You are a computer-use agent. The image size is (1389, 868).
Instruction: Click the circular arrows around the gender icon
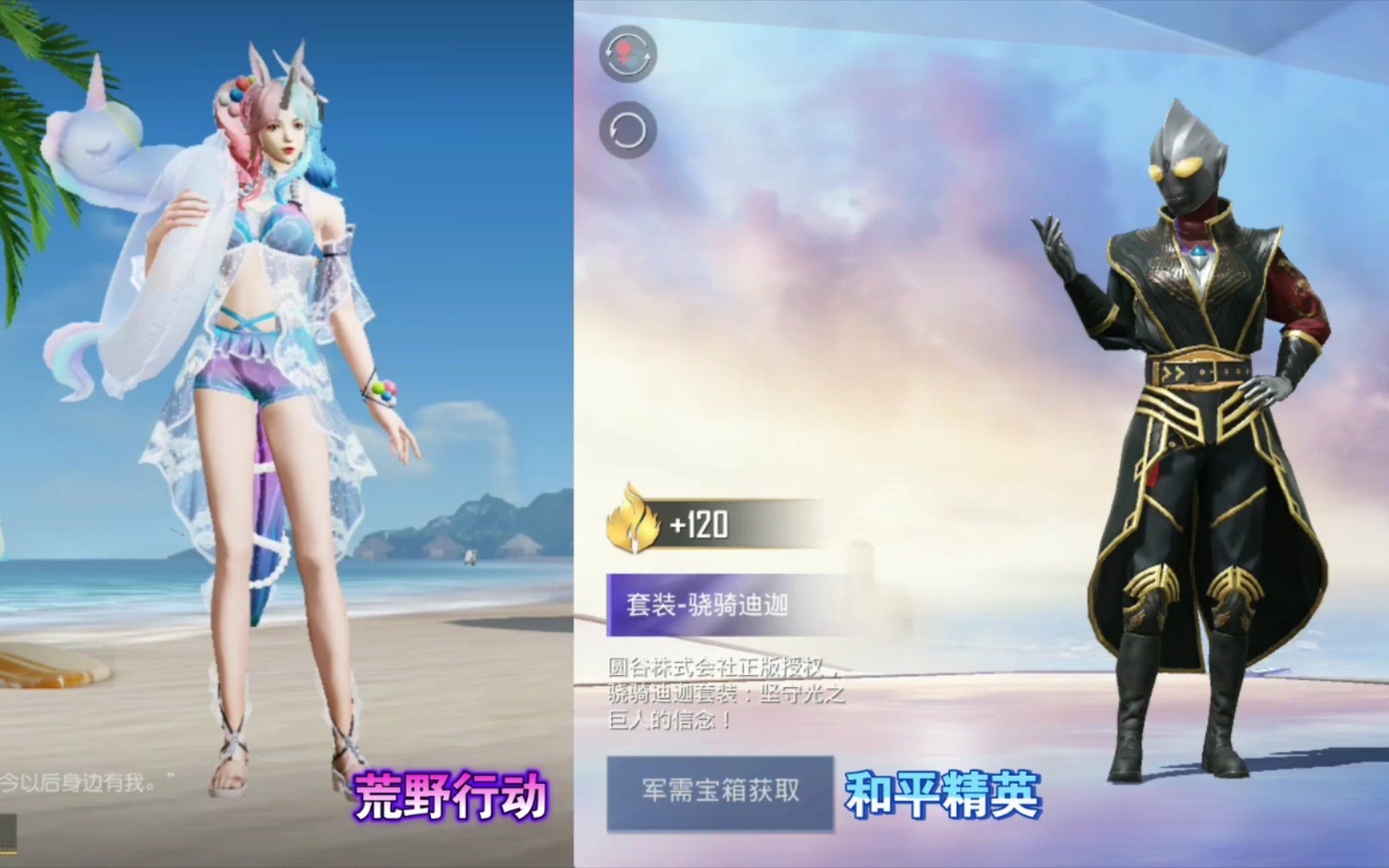(x=627, y=56)
